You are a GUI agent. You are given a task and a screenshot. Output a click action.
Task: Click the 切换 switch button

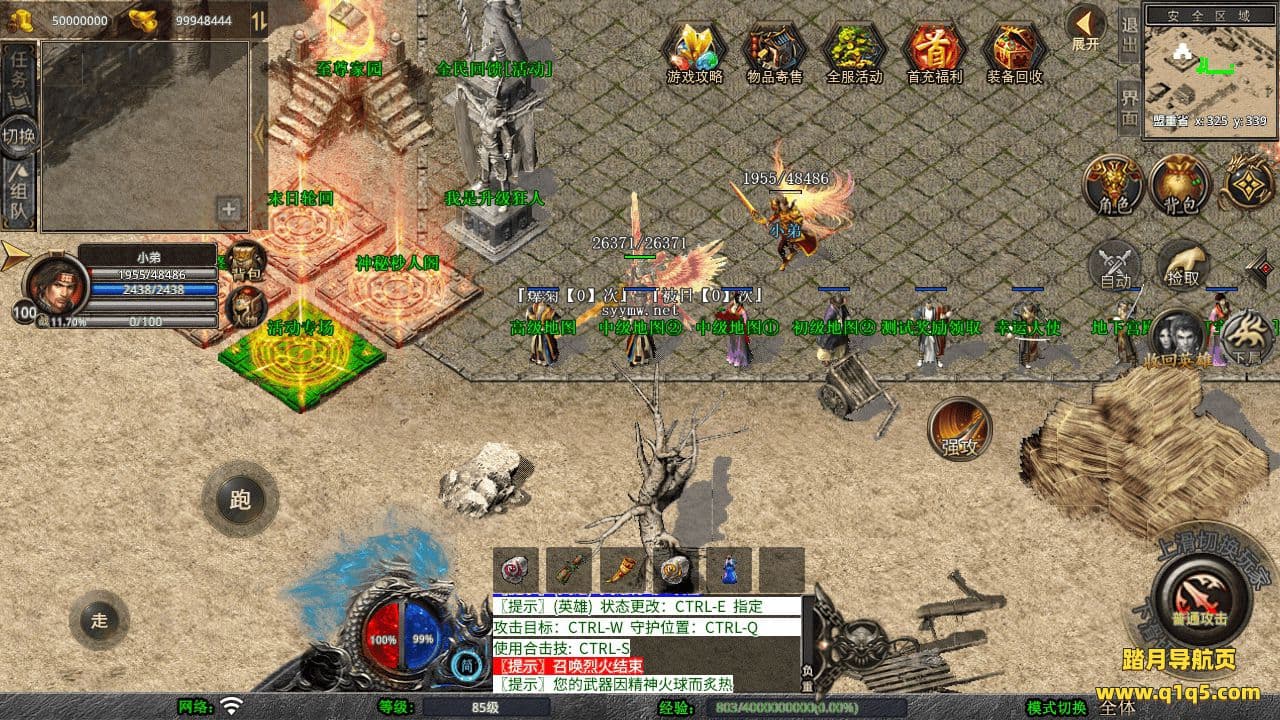(19, 135)
